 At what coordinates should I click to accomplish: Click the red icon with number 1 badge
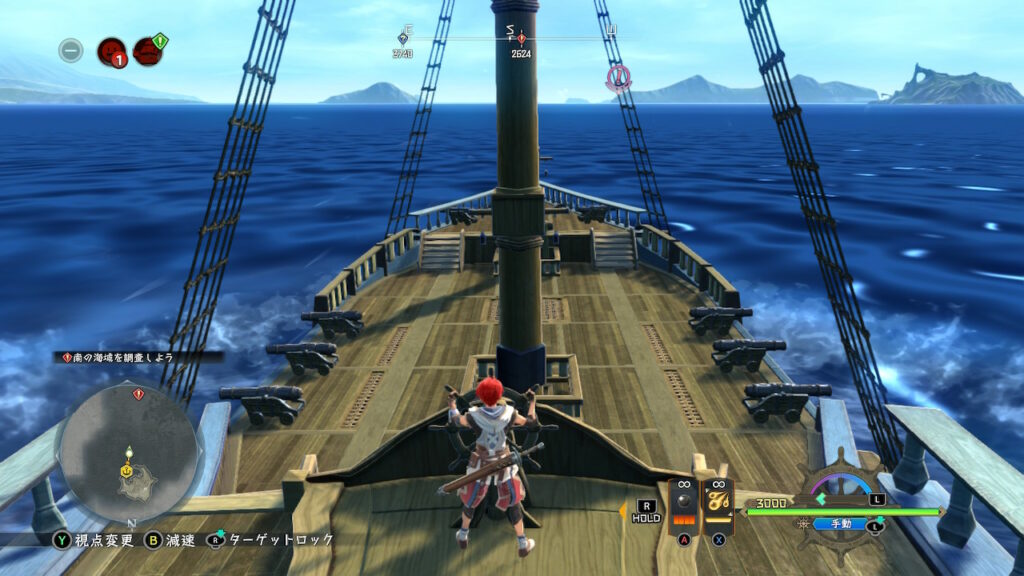click(x=111, y=50)
